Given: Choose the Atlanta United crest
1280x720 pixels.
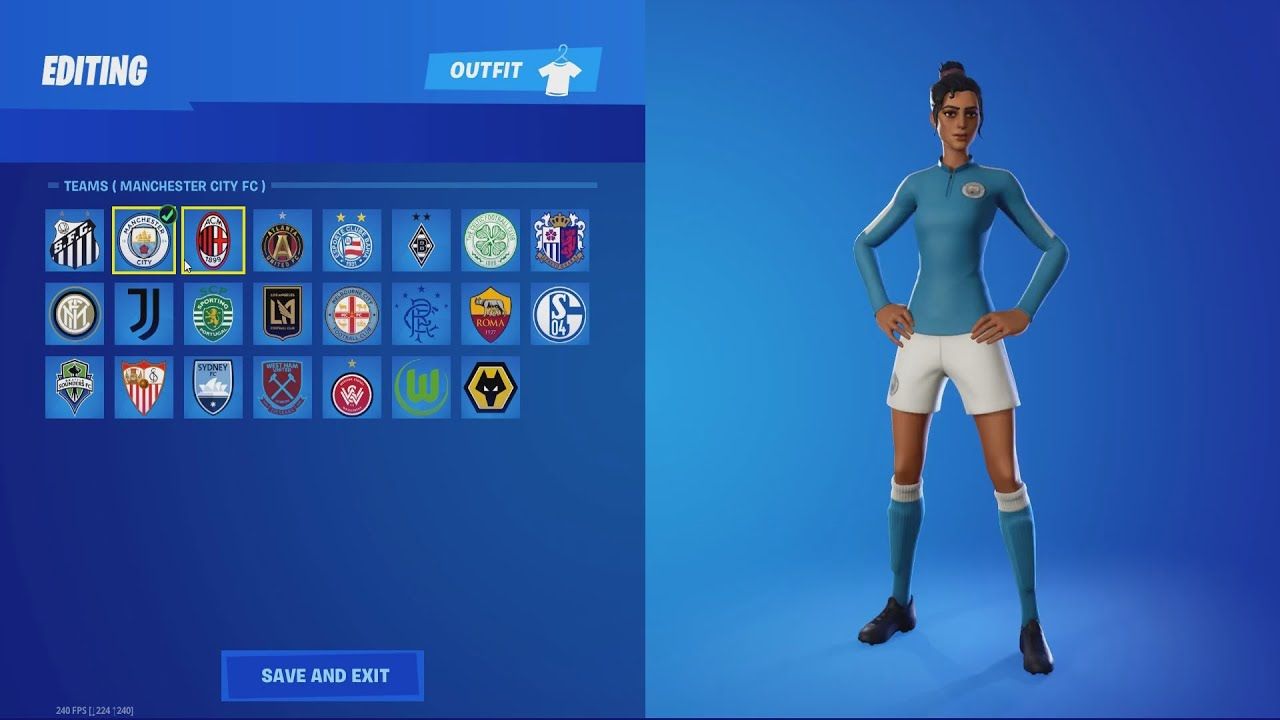Looking at the screenshot, I should (x=282, y=241).
